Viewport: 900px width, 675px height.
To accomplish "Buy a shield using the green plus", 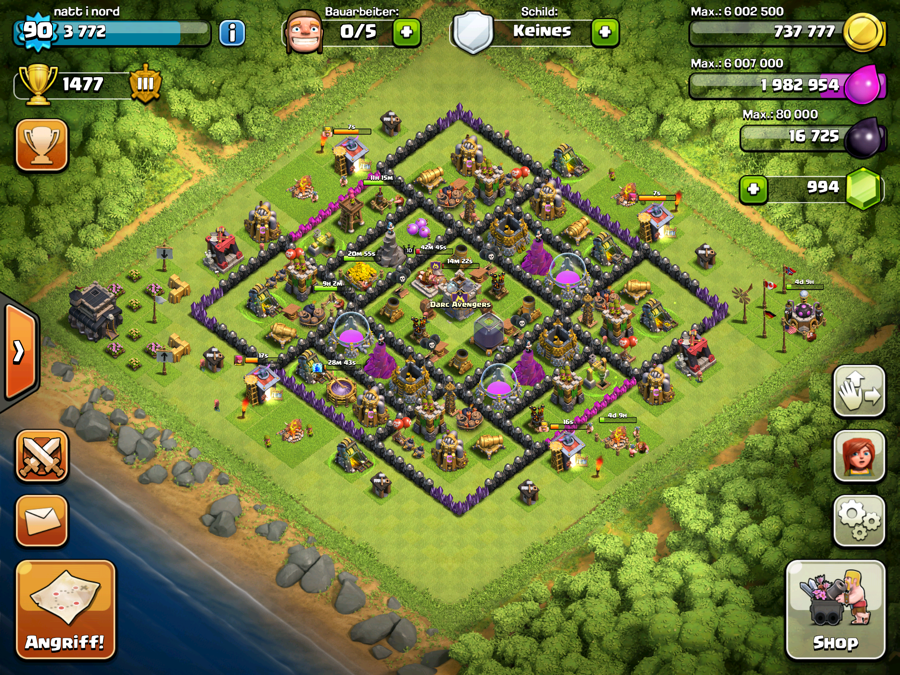I will click(x=604, y=32).
